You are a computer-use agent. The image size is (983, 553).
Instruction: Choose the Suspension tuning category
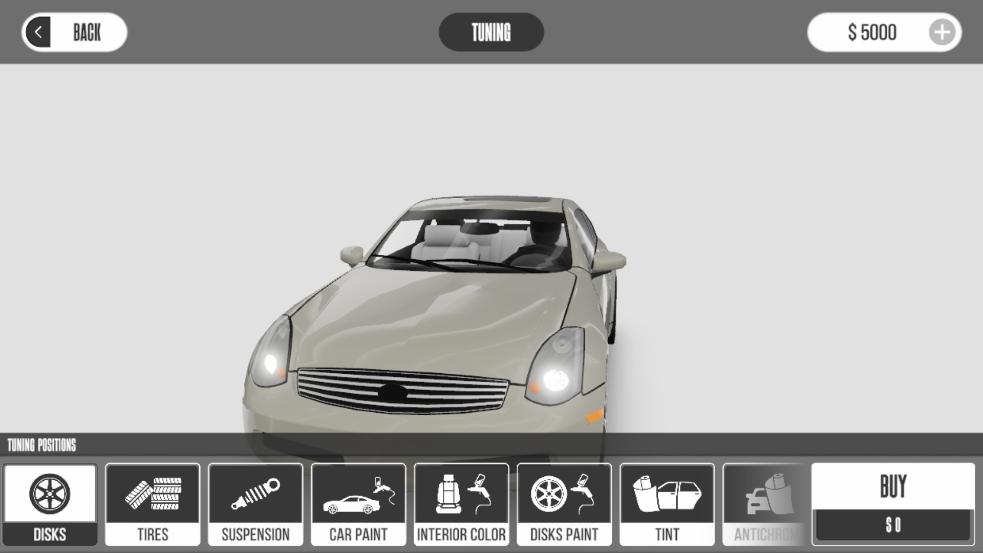pos(255,504)
